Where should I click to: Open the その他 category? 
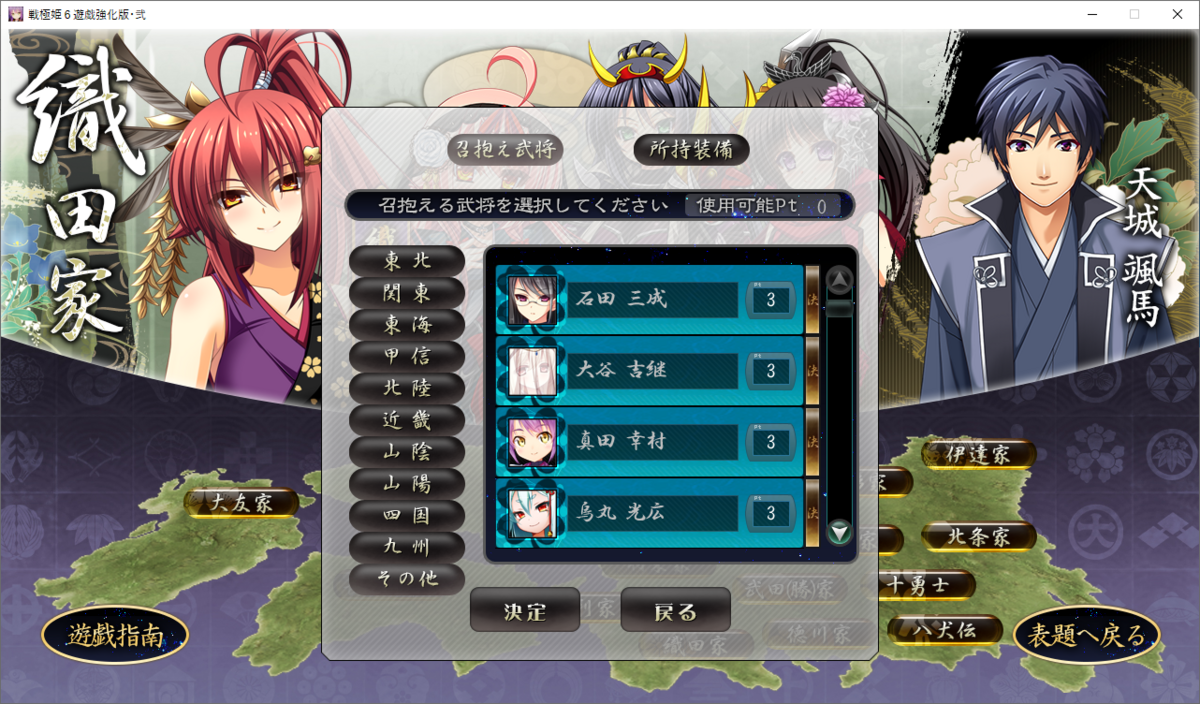(x=407, y=578)
